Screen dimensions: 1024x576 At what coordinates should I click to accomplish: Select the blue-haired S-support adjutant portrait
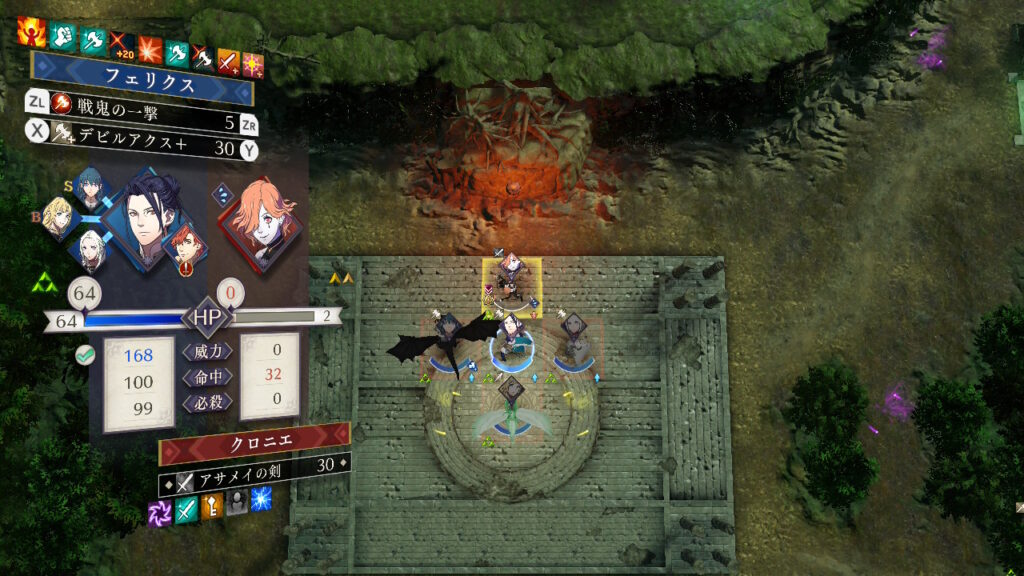[90, 187]
